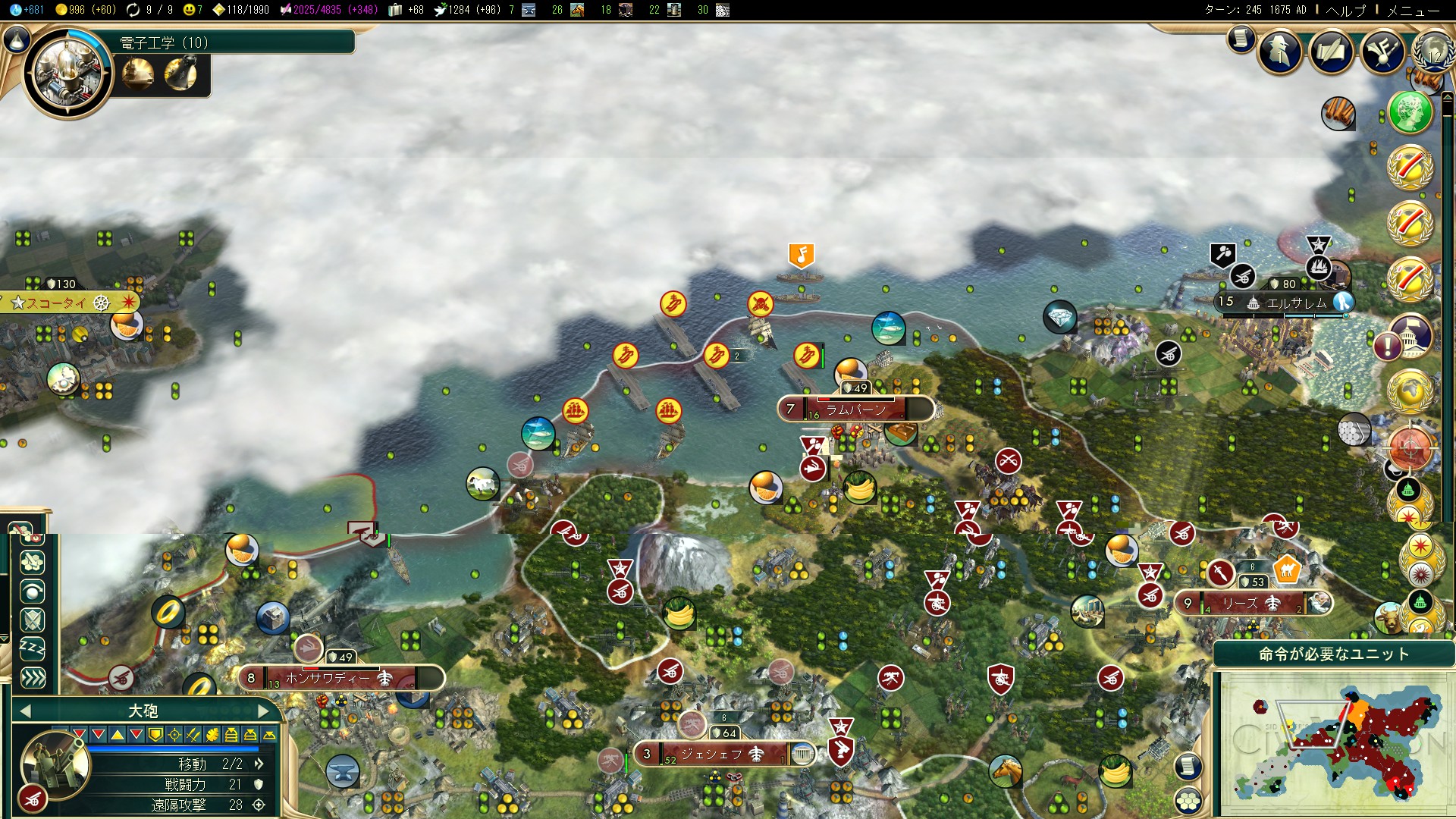Open the social policies scroll-and-quill icon
Image resolution: width=1456 pixels, height=819 pixels.
coord(1332,52)
